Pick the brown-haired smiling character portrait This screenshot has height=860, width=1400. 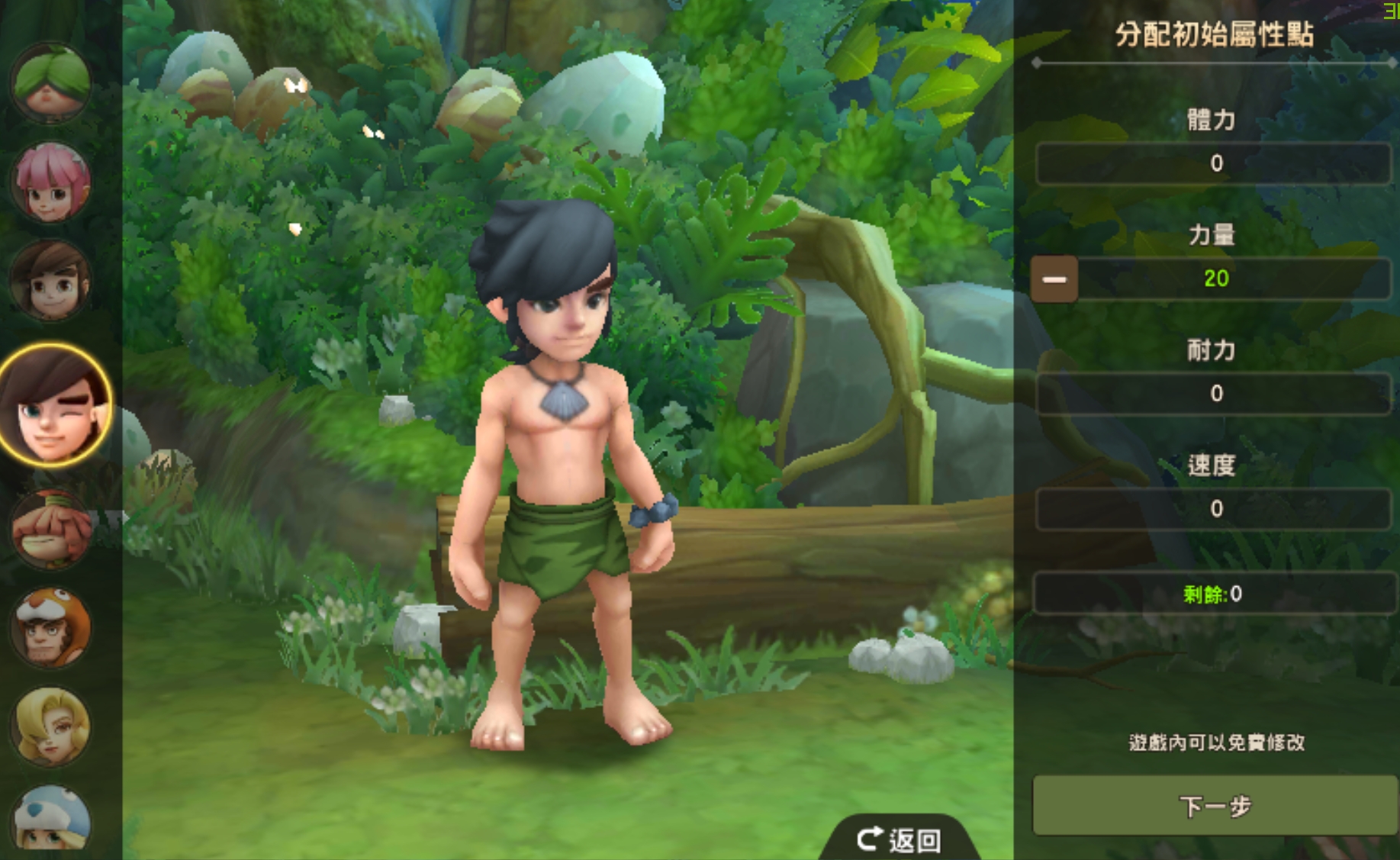point(50,281)
